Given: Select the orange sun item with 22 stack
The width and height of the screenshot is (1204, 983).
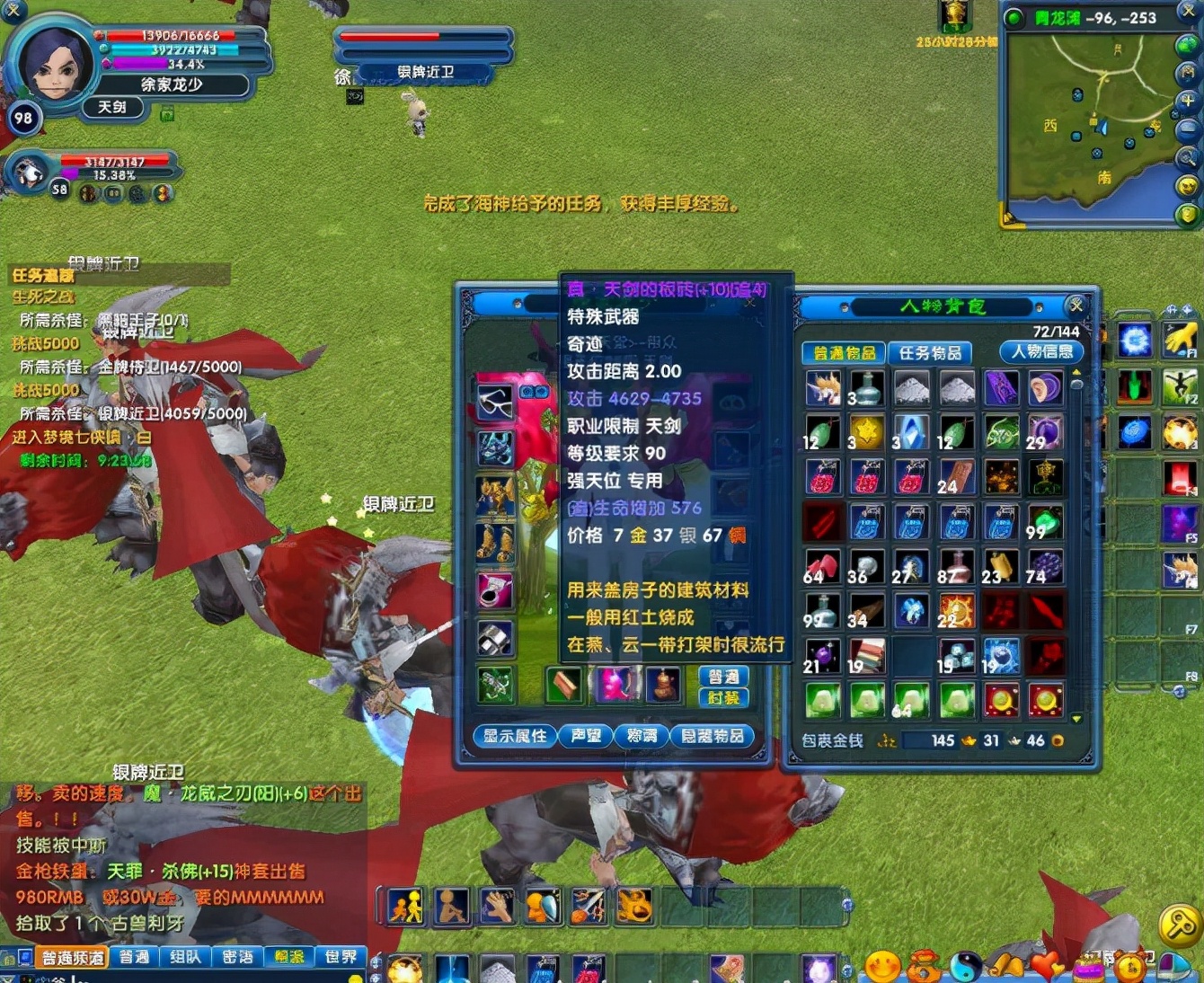Looking at the screenshot, I should 956,612.
